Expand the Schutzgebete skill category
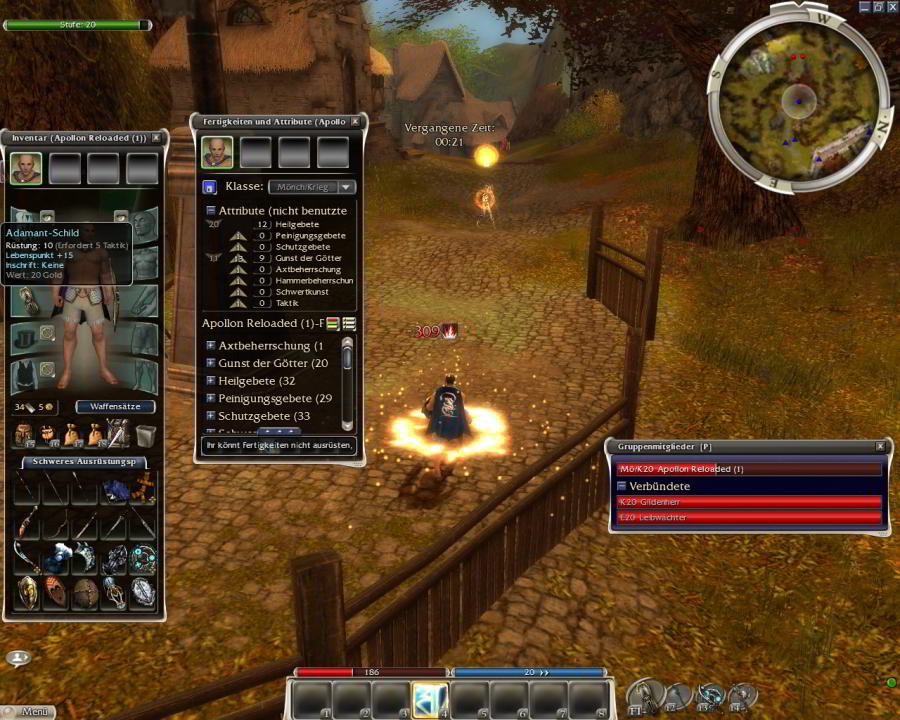Screen dimensions: 900x720 click(211, 416)
